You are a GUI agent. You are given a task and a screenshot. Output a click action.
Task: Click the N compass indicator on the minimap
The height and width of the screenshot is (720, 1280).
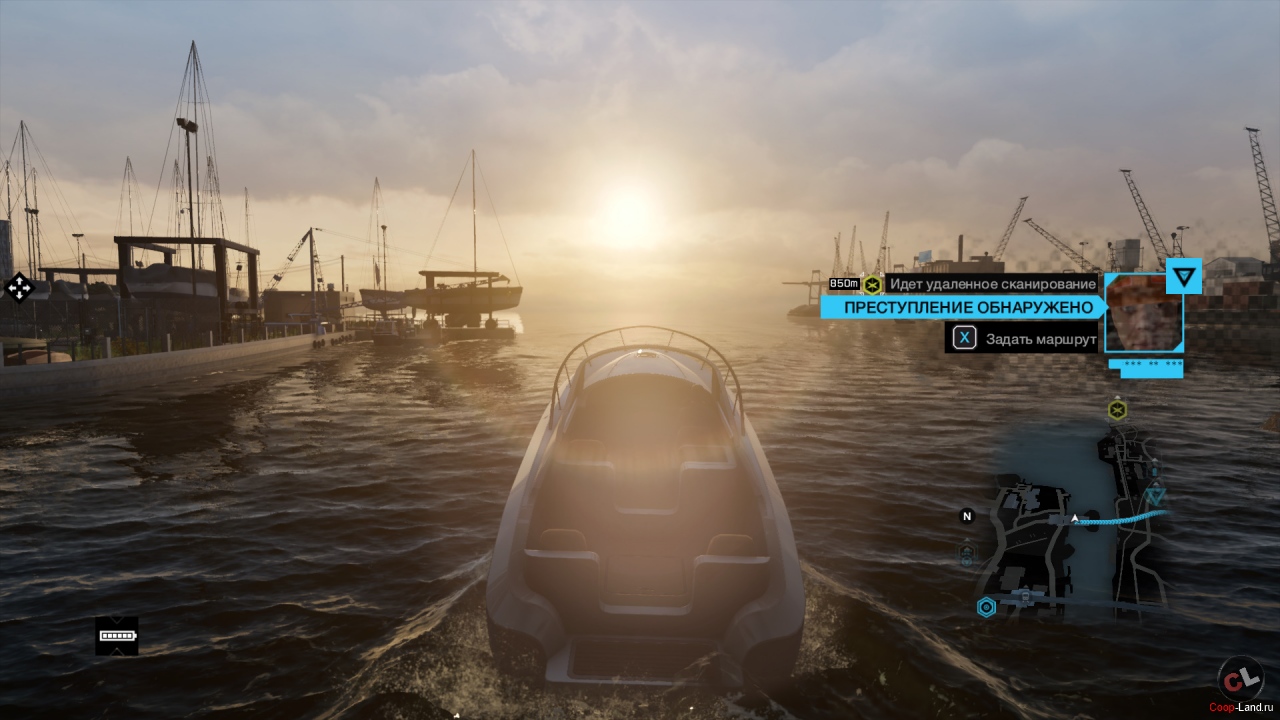tap(967, 516)
